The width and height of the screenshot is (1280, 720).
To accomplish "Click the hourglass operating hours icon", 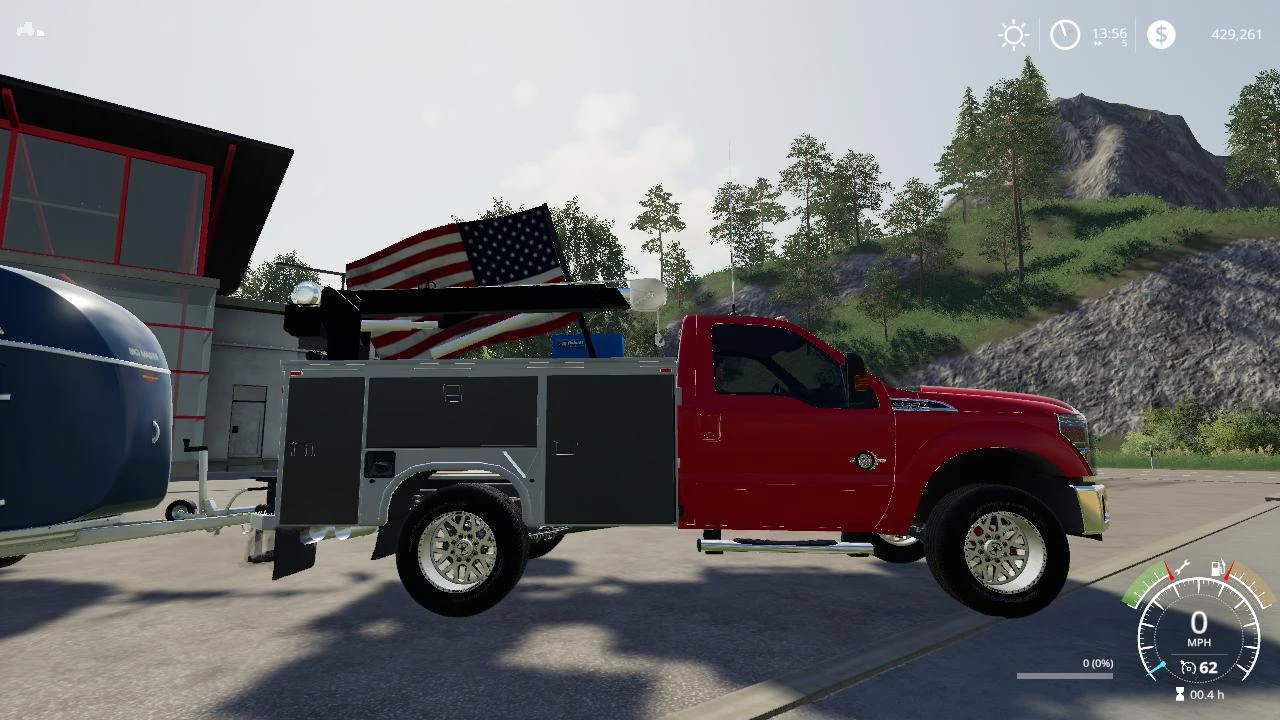I will point(1180,693).
